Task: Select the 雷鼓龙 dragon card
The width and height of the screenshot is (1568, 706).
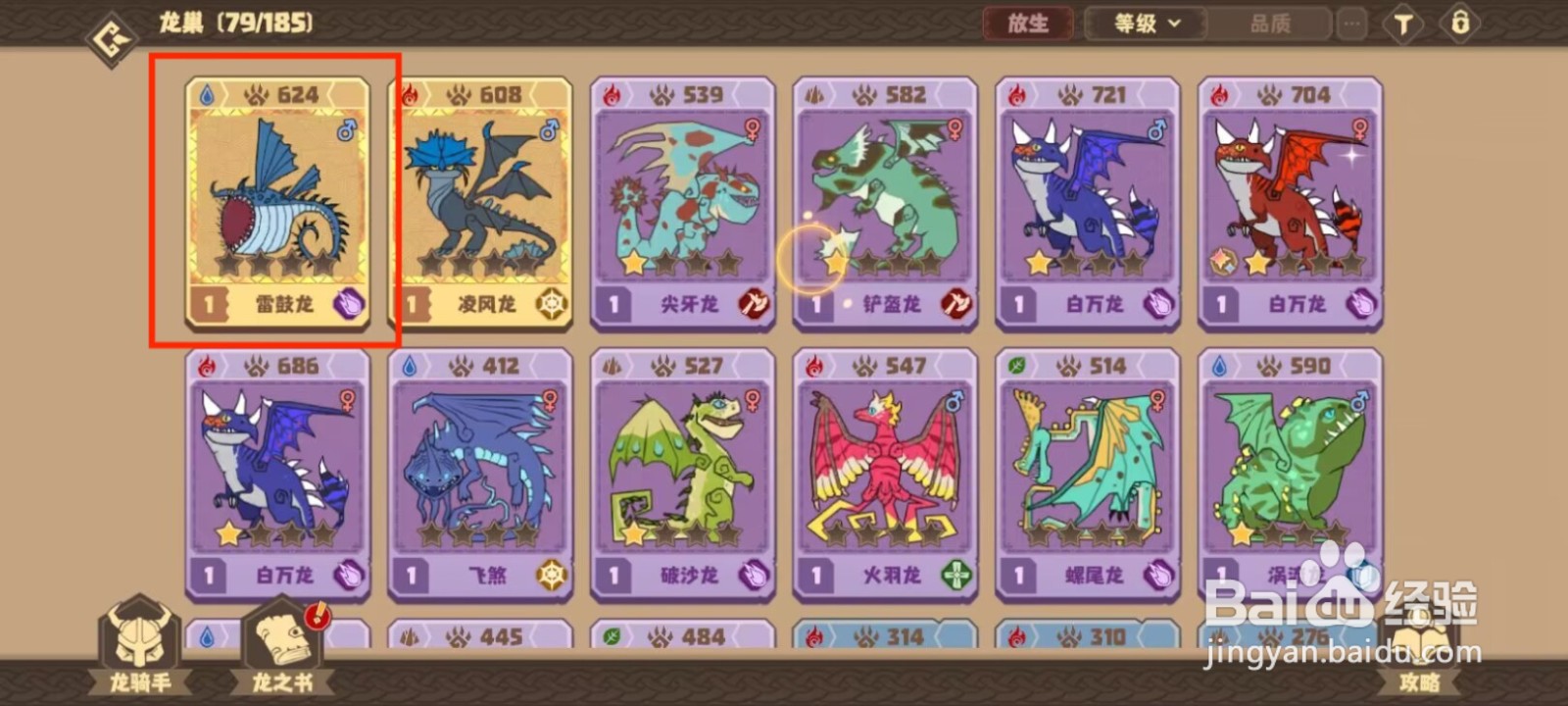Action: point(277,201)
